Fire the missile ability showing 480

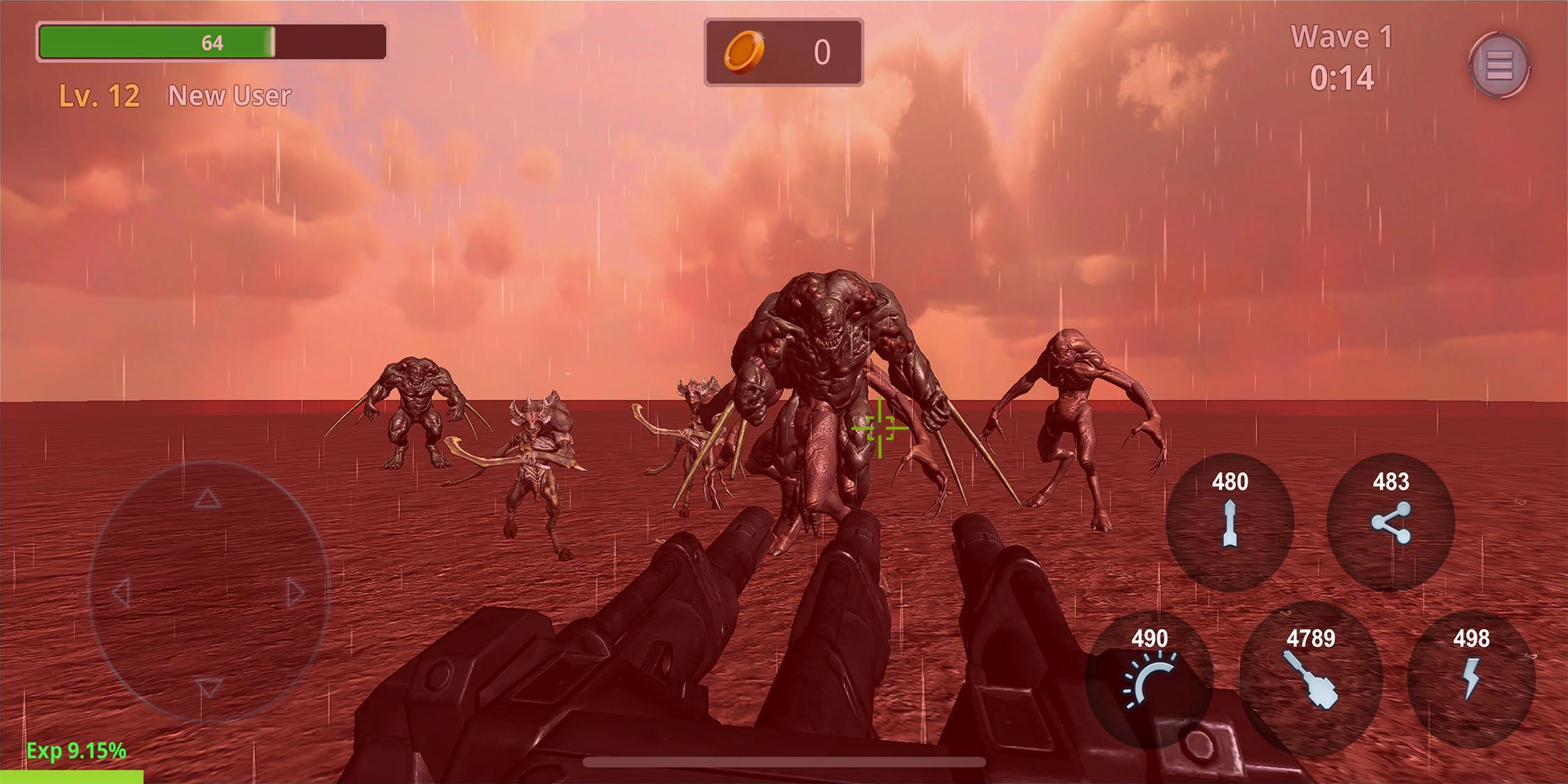1229,523
